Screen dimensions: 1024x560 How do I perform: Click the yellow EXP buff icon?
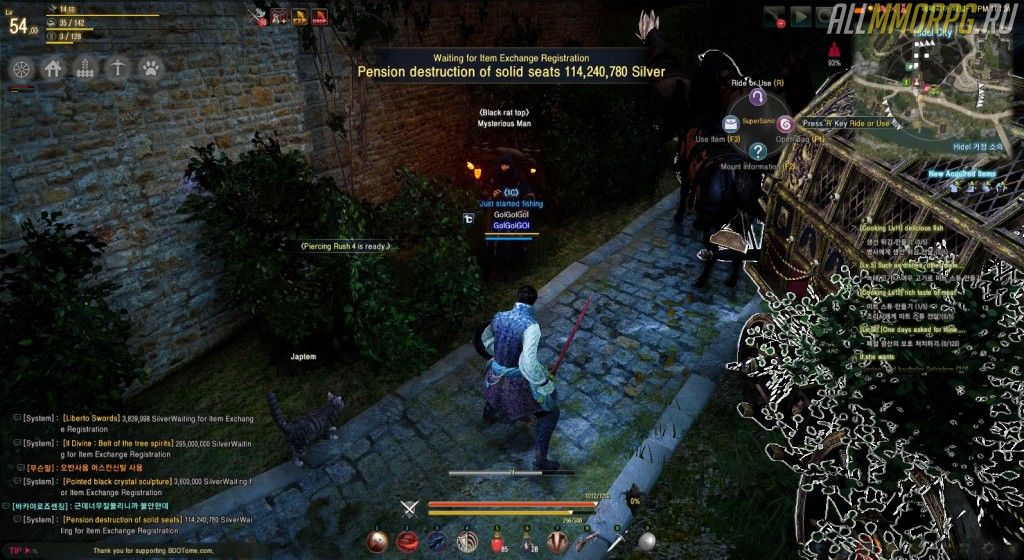click(299, 15)
